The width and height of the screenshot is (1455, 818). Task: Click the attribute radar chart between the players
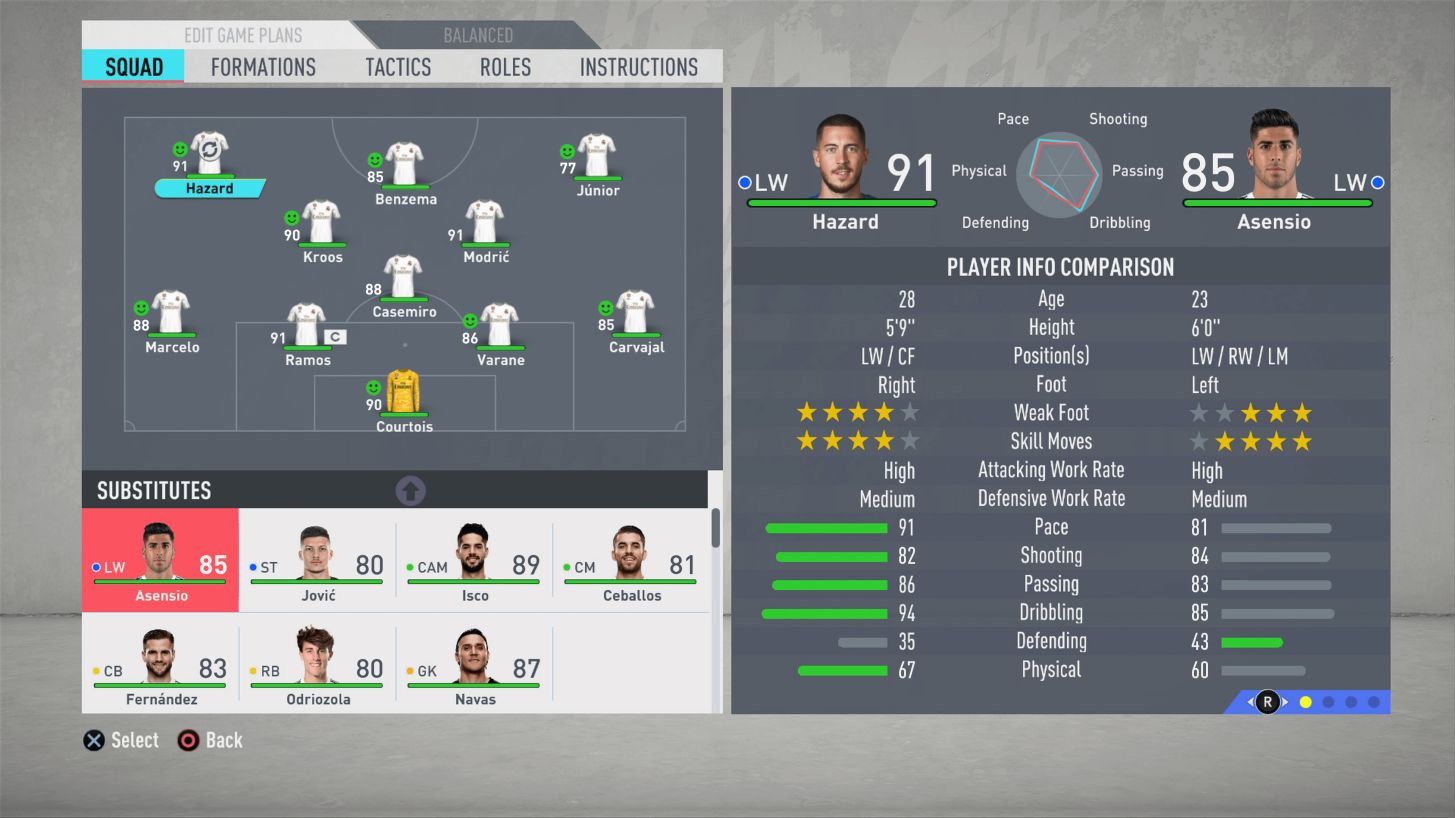pos(1058,176)
